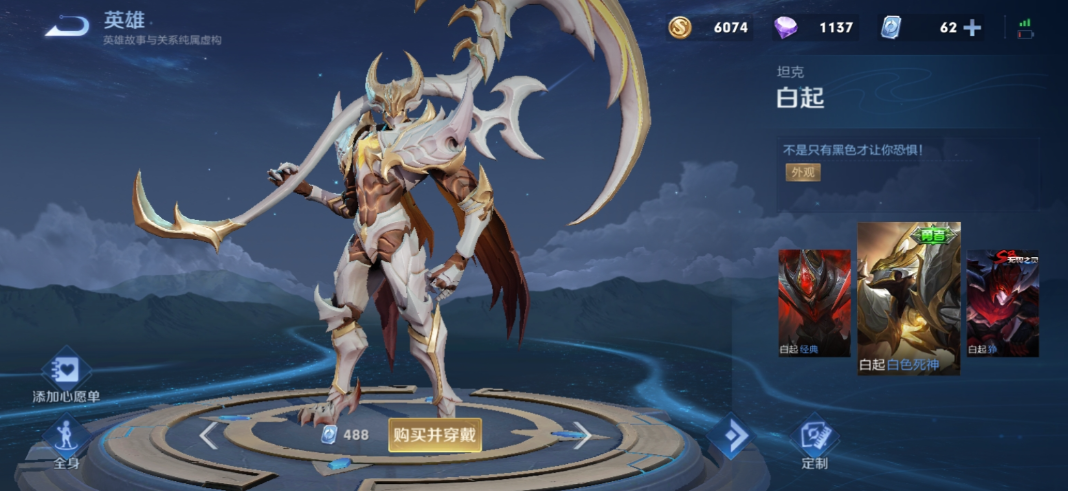Click the 购买并穿戴 buy button

(435, 435)
